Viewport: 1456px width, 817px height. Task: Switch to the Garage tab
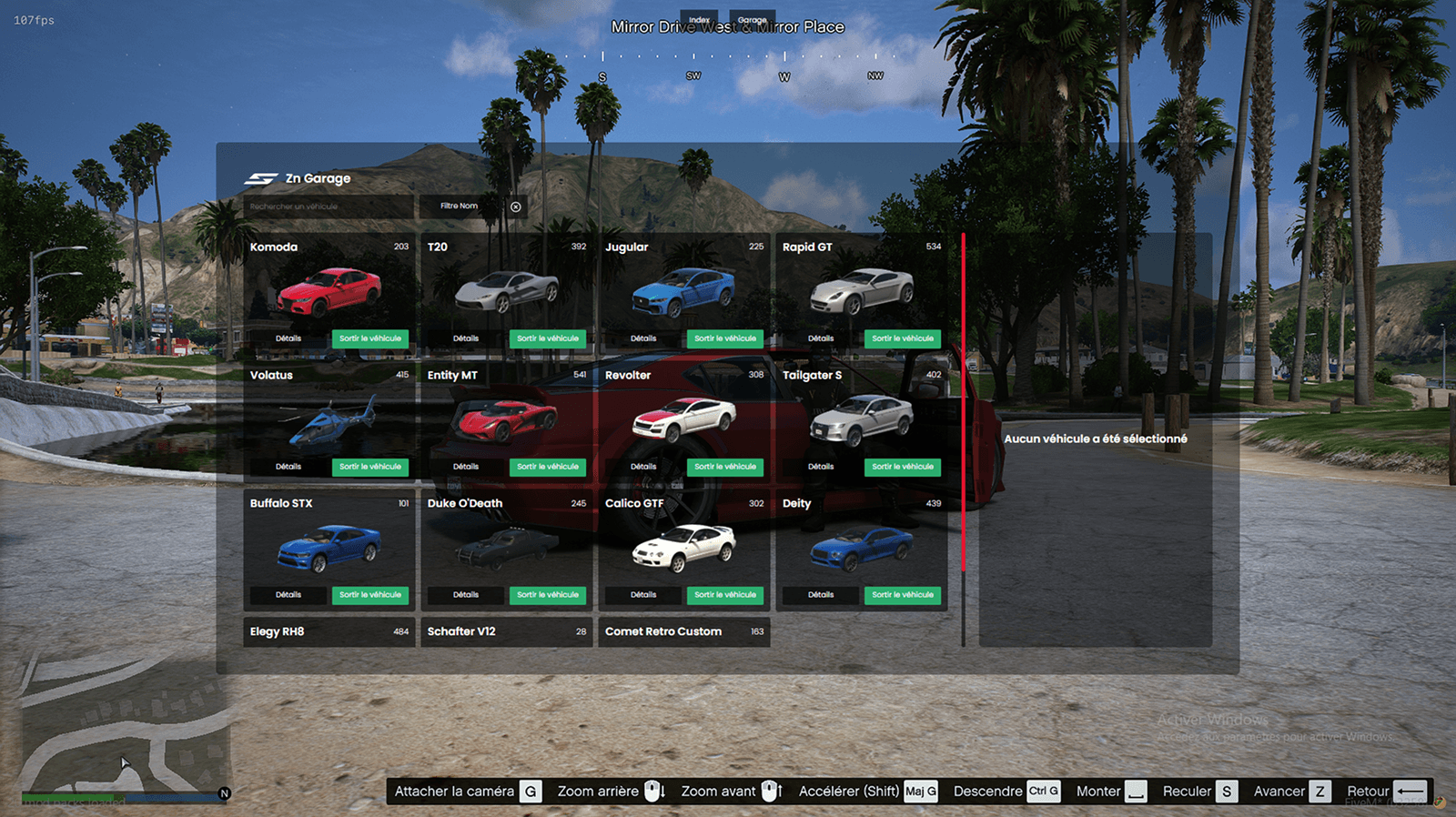(x=753, y=18)
